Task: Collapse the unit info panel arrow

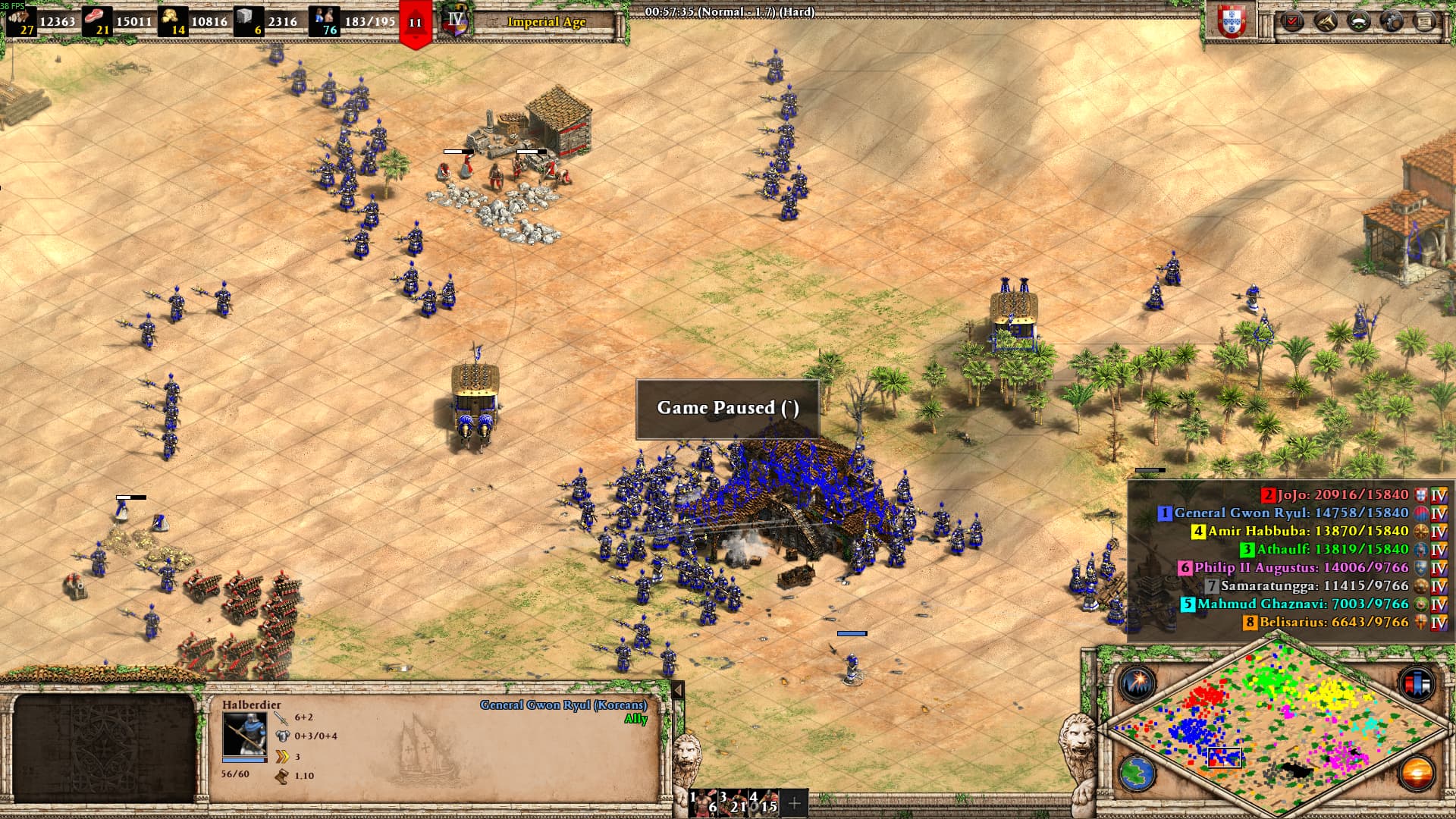Action: point(678,690)
